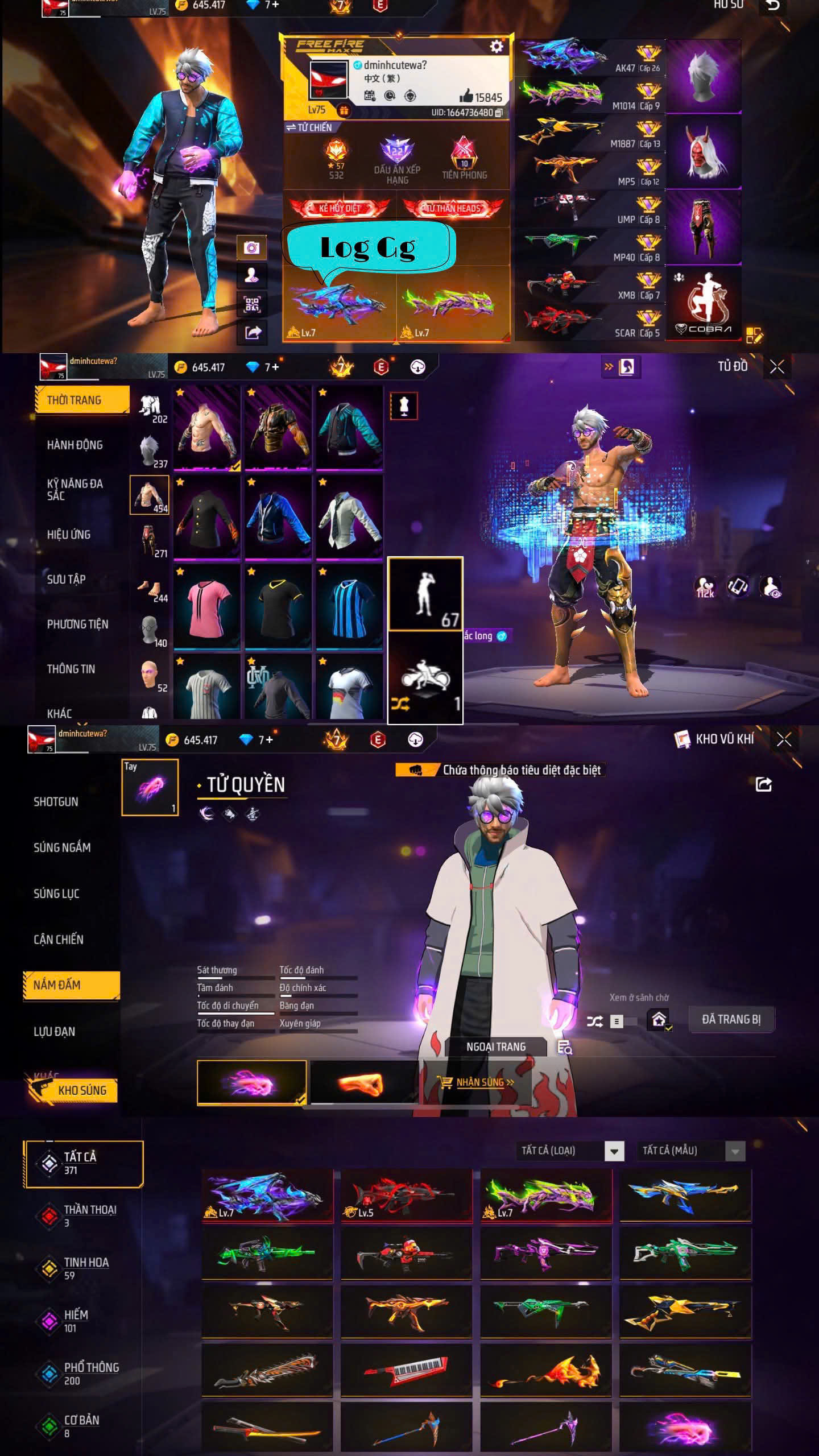Close the Tủ Đồ wardrobe screen
Viewport: 819px width, 1456px height.
(777, 367)
